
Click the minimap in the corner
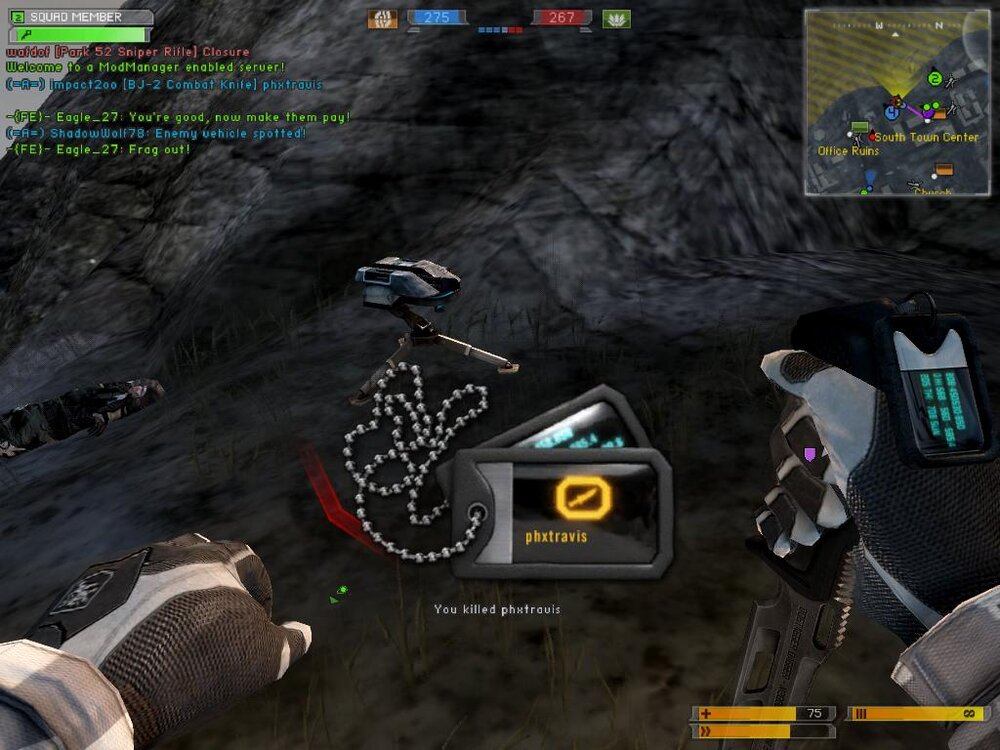[x=897, y=102]
